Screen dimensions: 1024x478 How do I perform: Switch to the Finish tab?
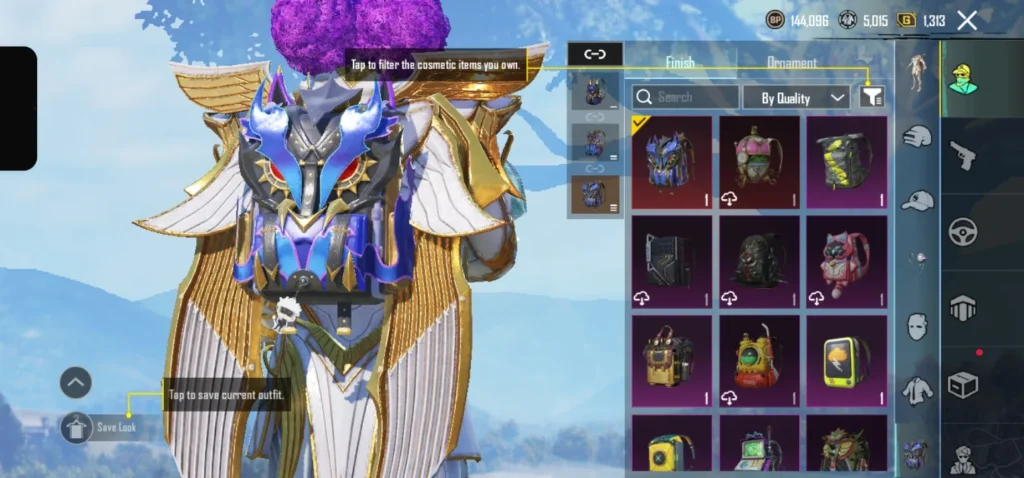coord(680,62)
